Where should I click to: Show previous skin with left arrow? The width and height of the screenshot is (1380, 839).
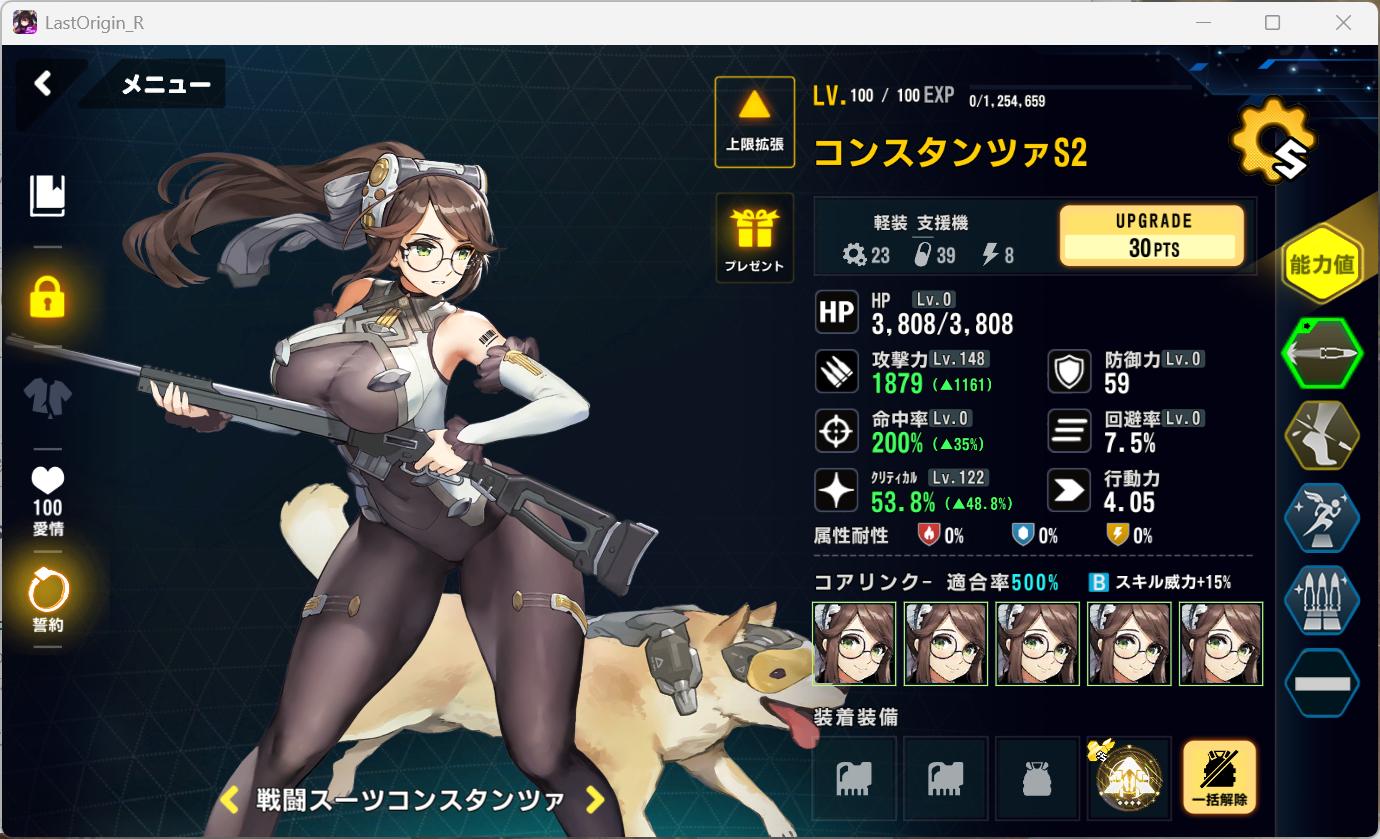coord(229,799)
